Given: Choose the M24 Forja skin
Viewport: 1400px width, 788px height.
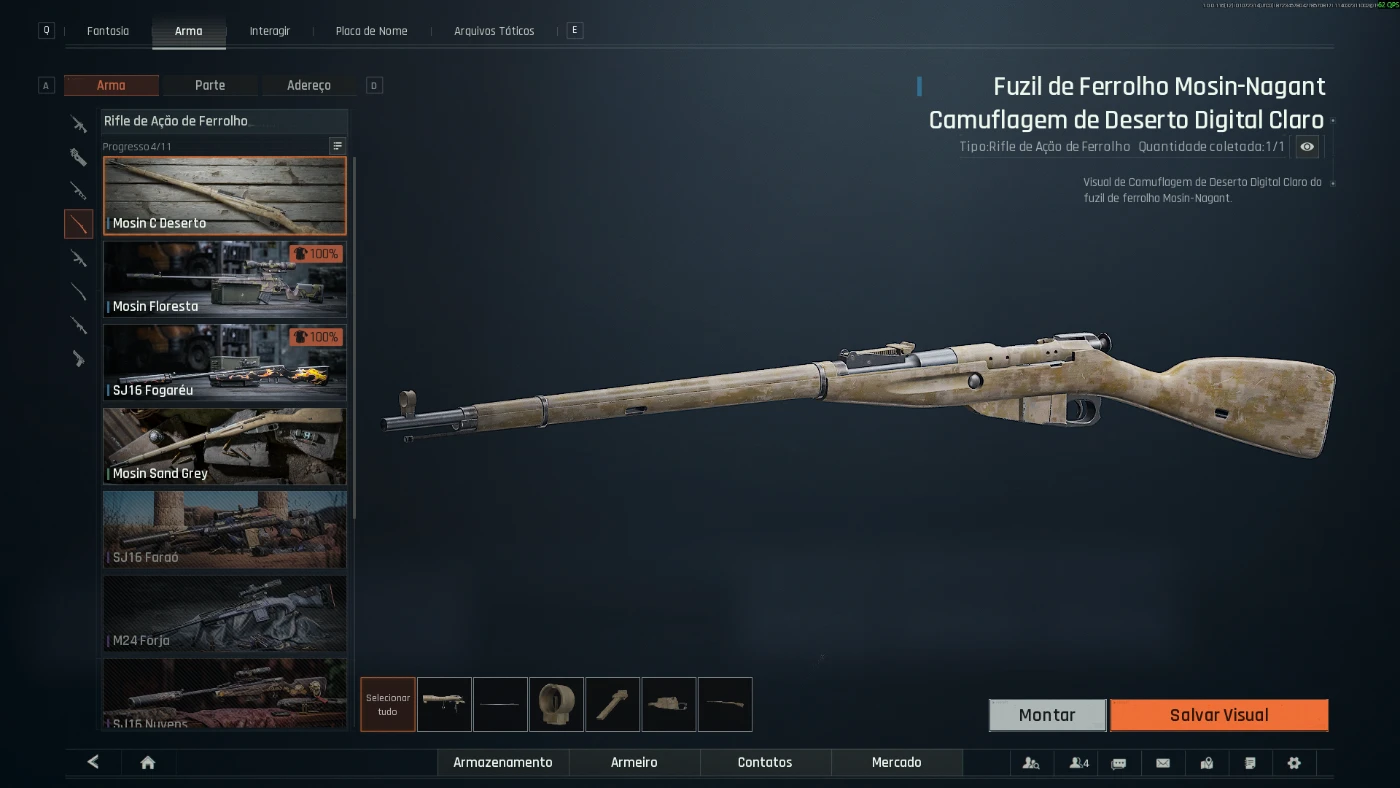Looking at the screenshot, I should click(x=225, y=612).
